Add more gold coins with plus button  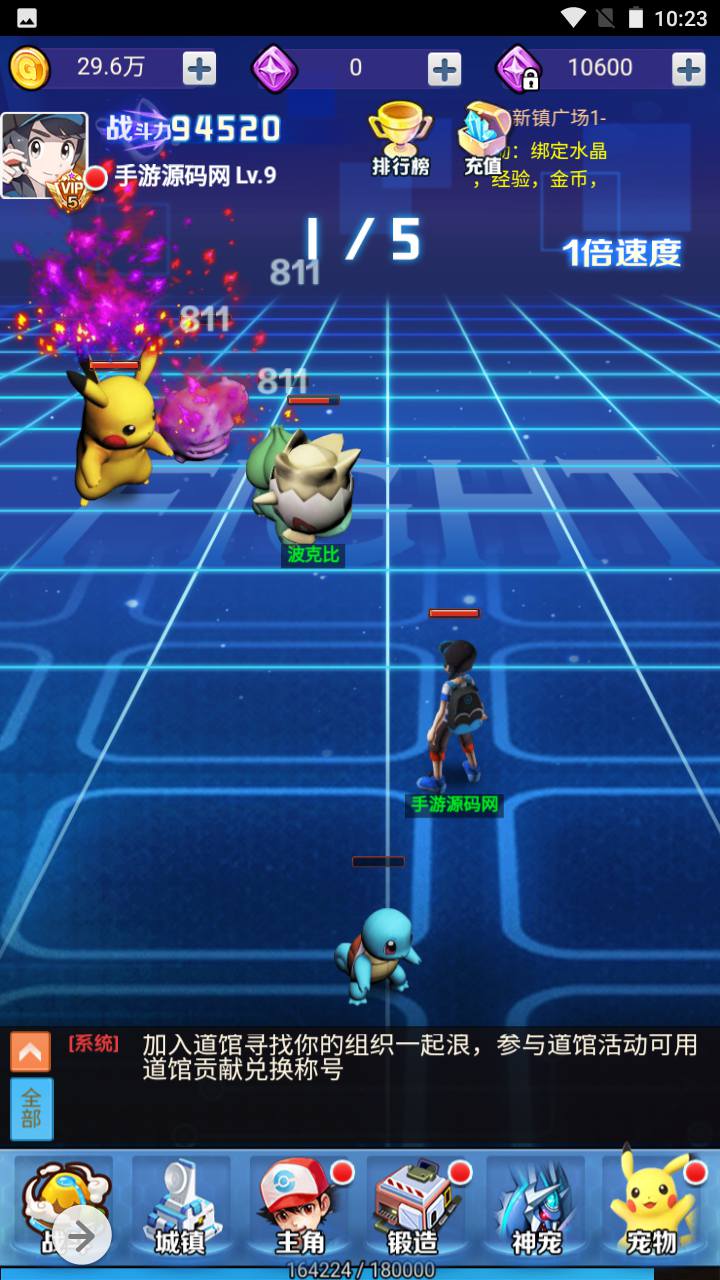tap(199, 68)
